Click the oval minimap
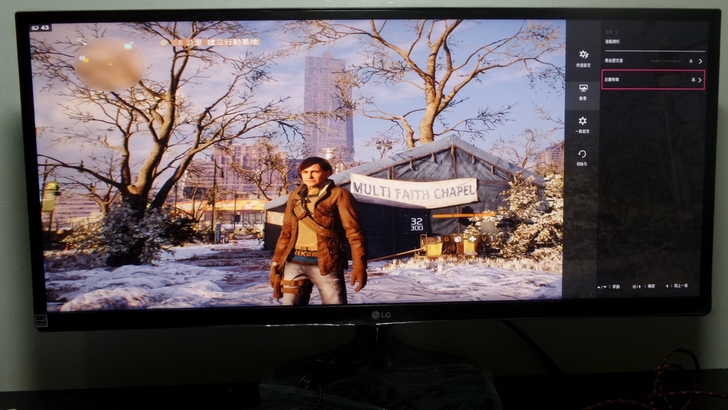728x410 pixels. (x=110, y=65)
